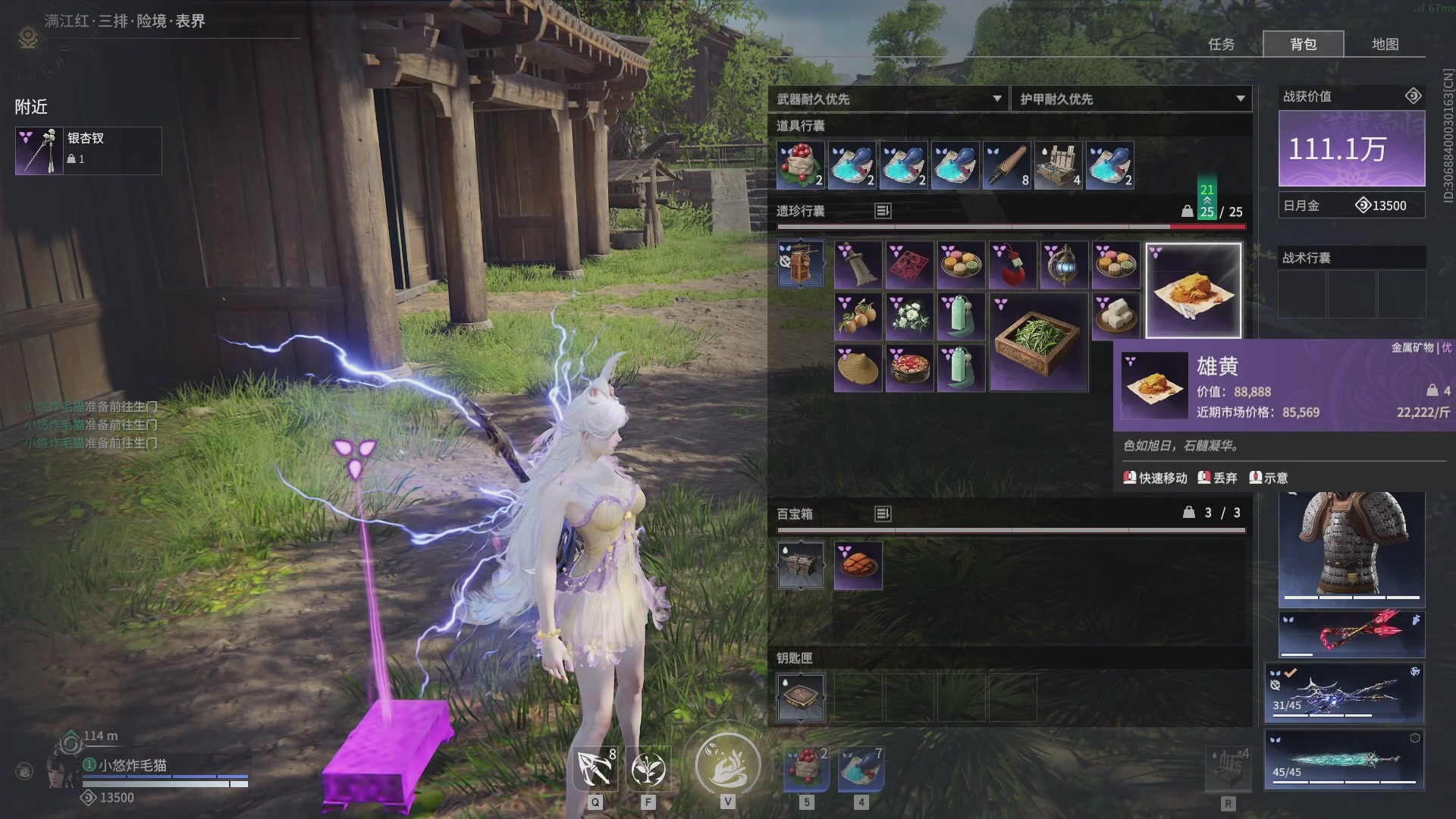Click the diamond icon beside 战获价值
1456x819 pixels.
[1413, 96]
